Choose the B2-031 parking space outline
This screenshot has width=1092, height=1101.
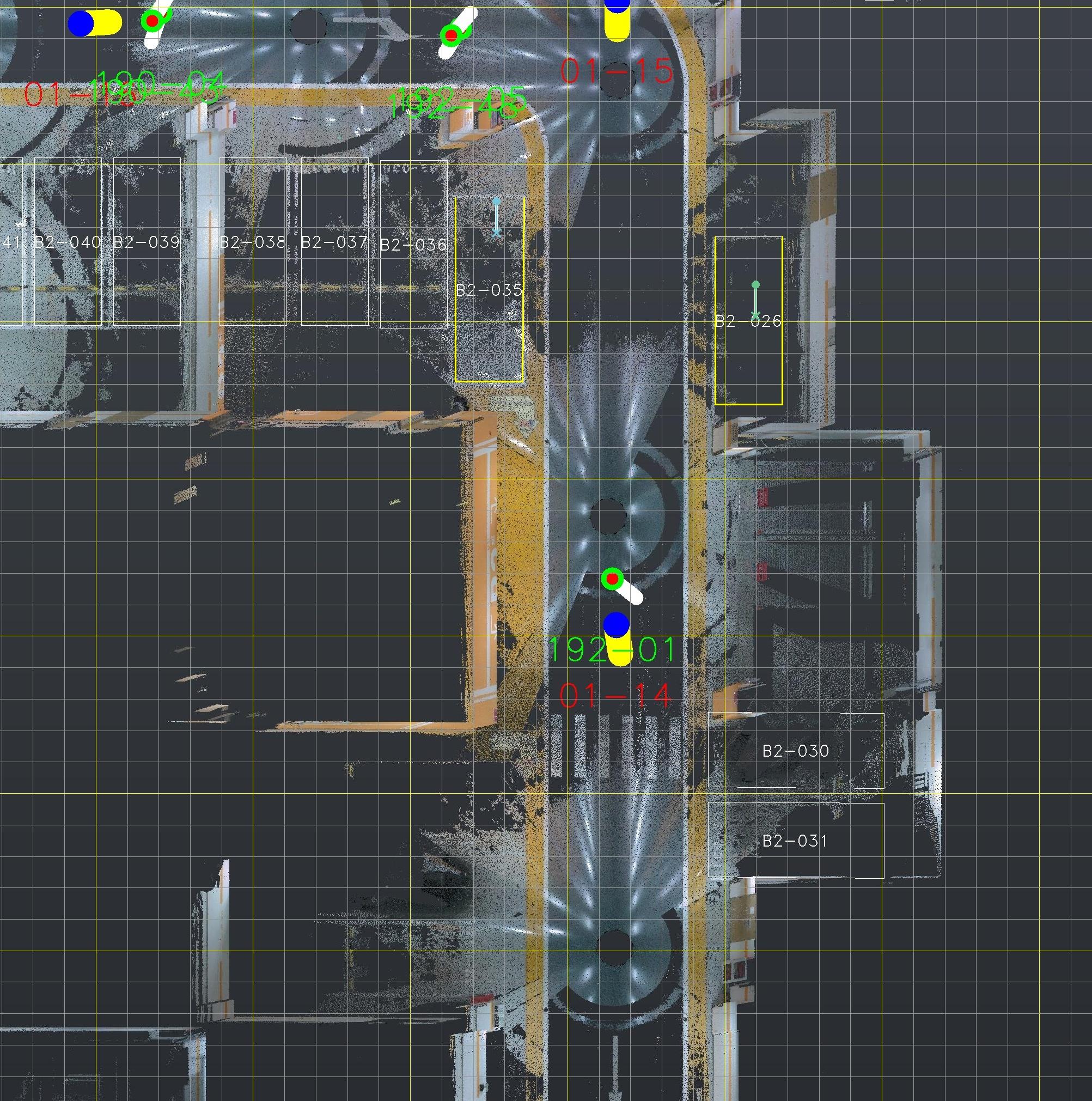[796, 841]
